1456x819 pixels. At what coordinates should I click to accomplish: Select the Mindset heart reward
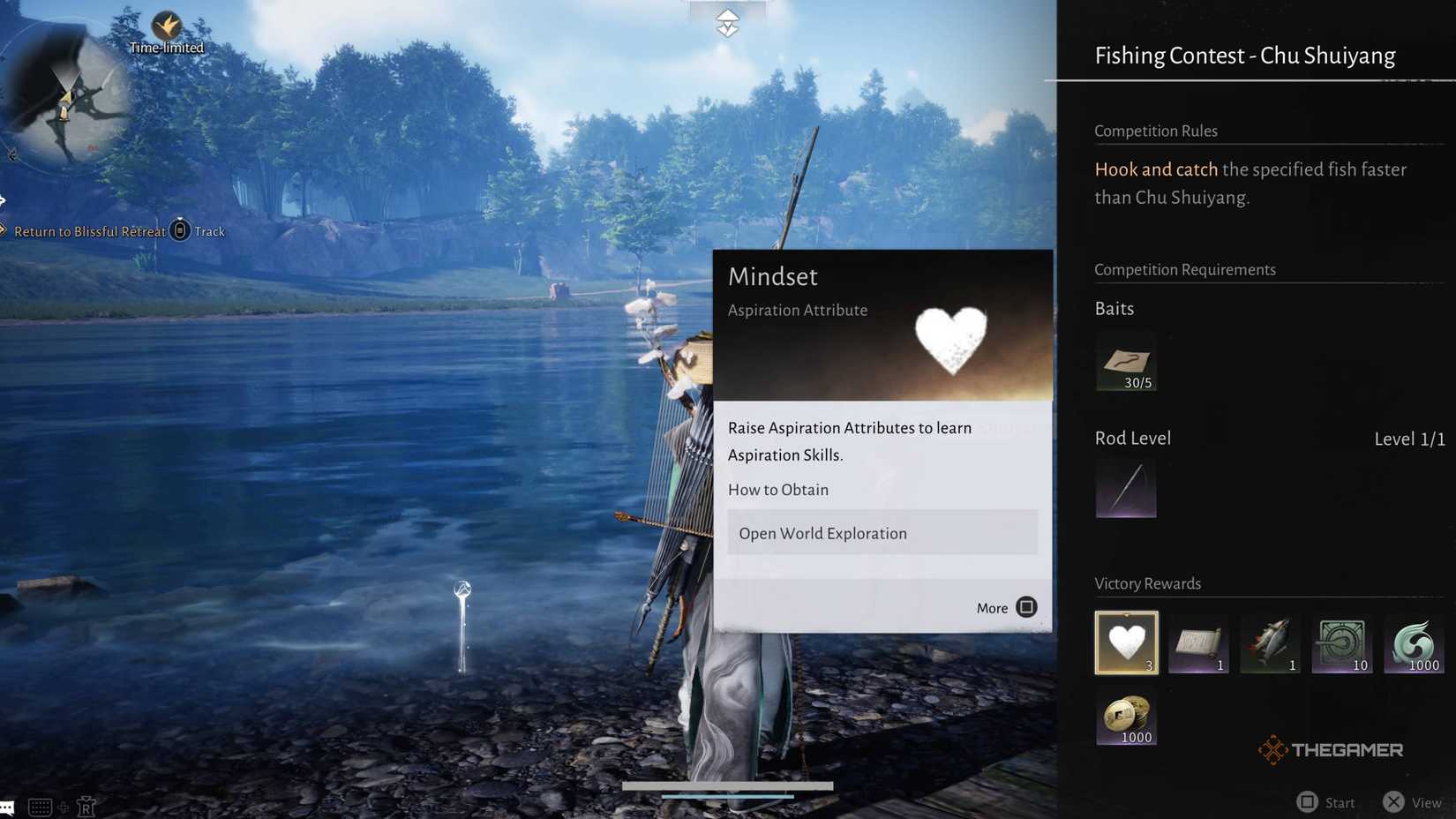tap(1126, 642)
